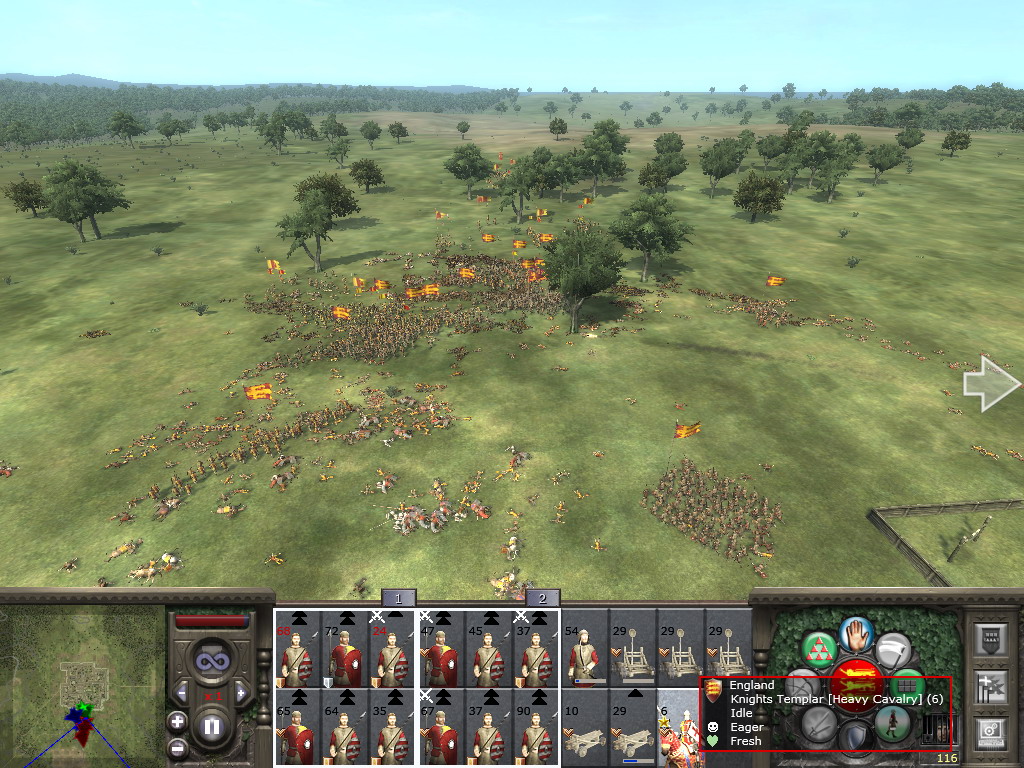Toggle the wedge formation triangle icon
Screen dimensions: 1024x768
pyautogui.click(x=819, y=648)
